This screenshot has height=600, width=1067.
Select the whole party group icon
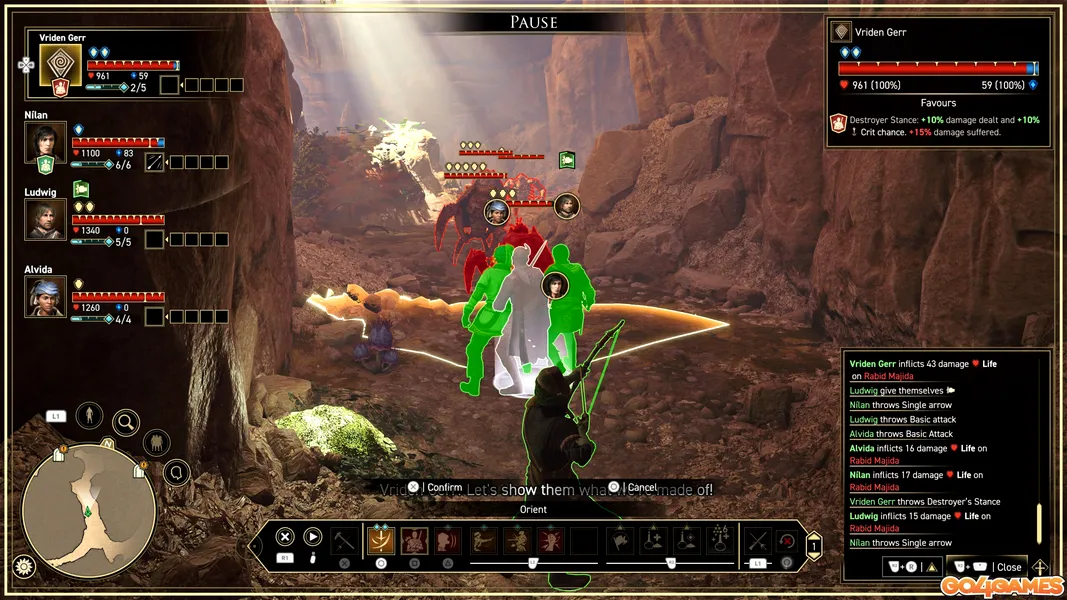(x=156, y=442)
